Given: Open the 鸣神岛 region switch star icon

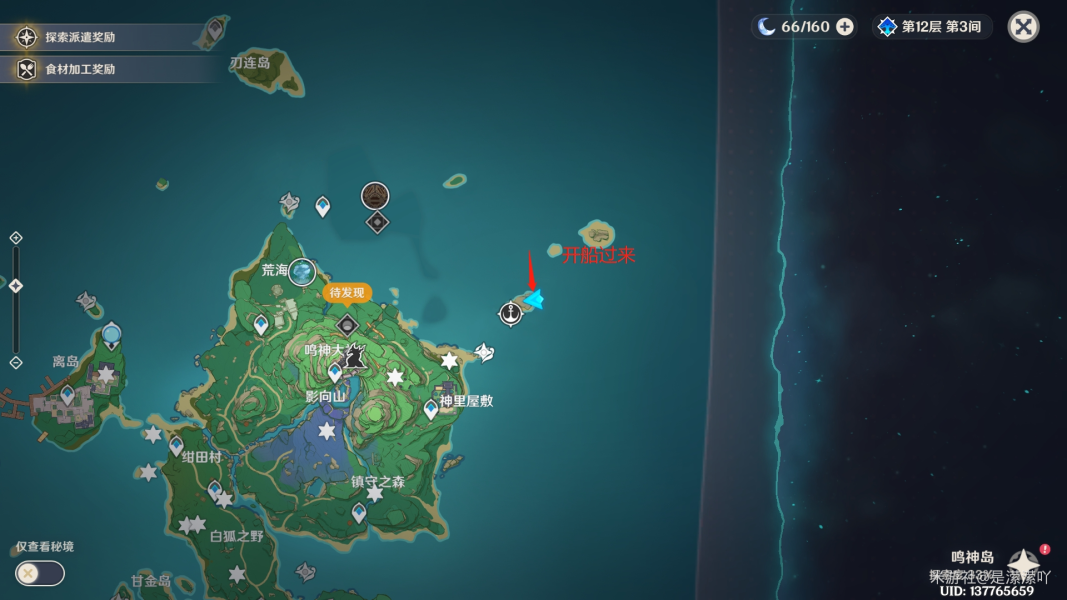Looking at the screenshot, I should point(1024,562).
